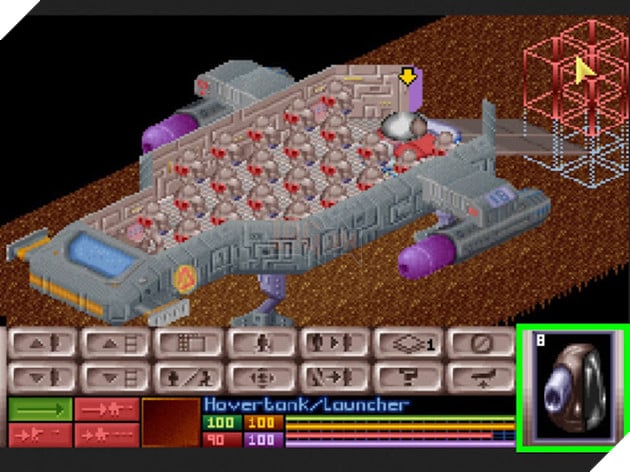Raise the view one level up
The height and width of the screenshot is (472, 630).
(x=113, y=343)
